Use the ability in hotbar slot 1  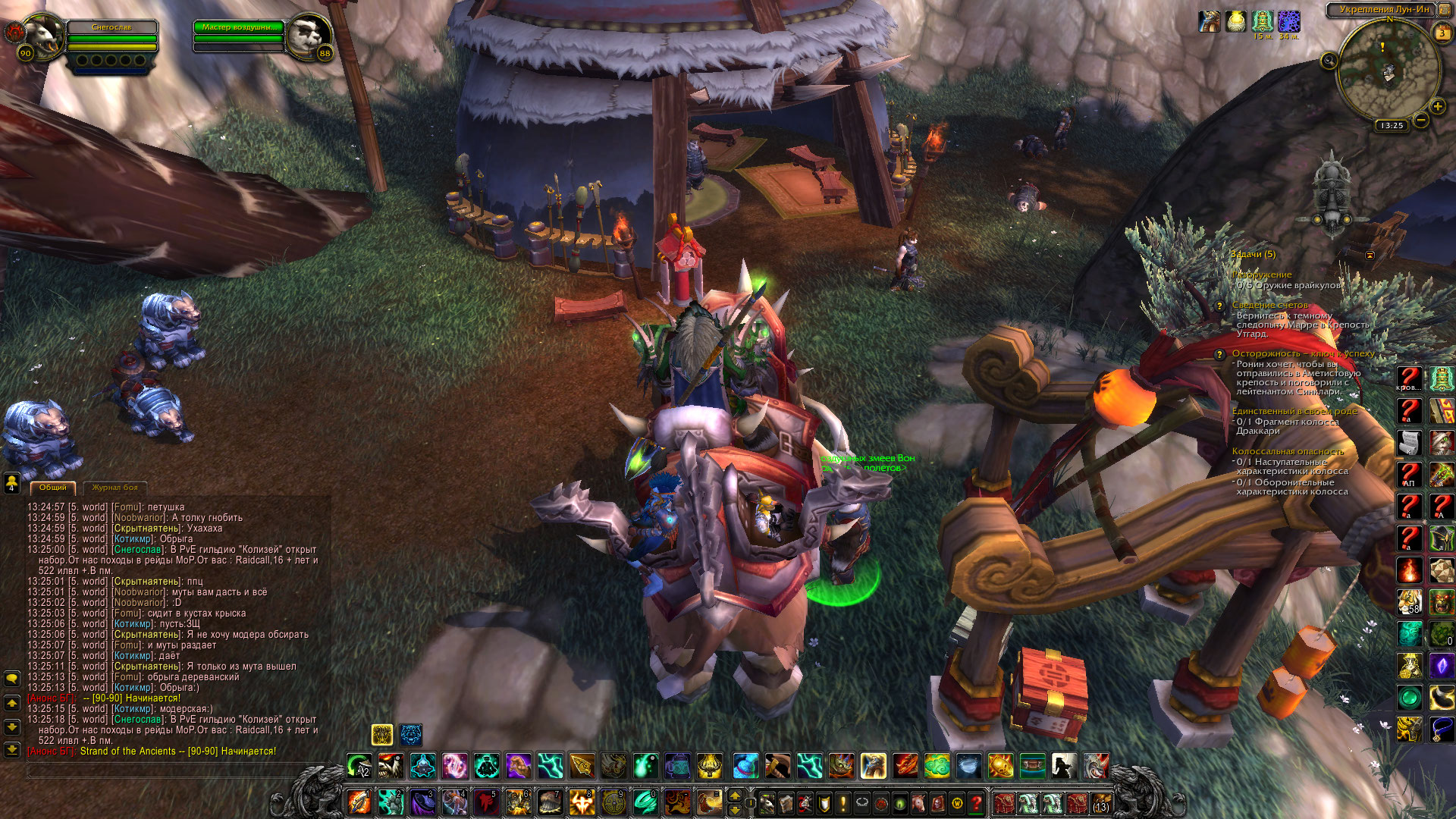(x=359, y=802)
